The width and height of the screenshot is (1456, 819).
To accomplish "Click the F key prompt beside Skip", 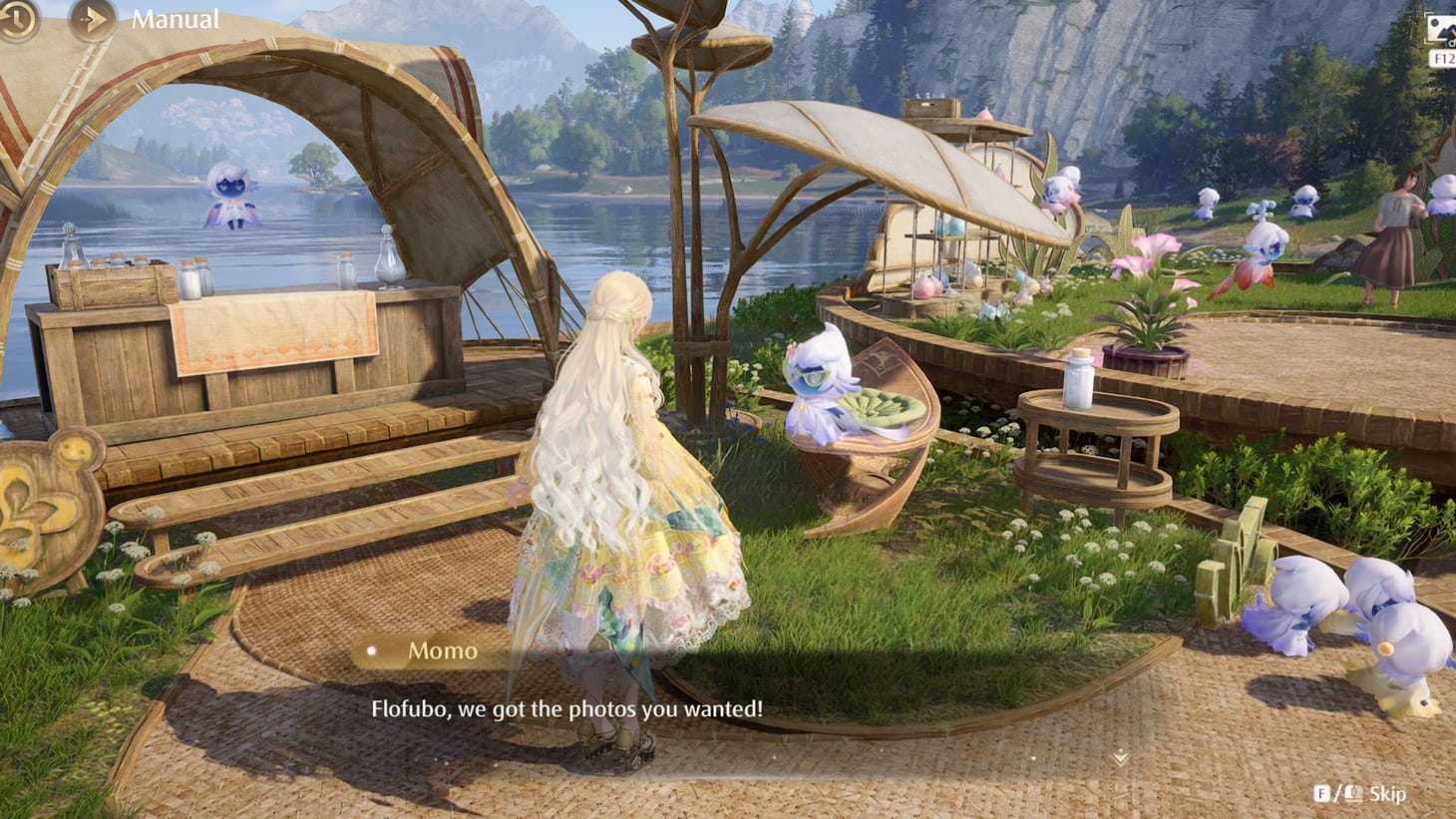I will click(x=1322, y=793).
